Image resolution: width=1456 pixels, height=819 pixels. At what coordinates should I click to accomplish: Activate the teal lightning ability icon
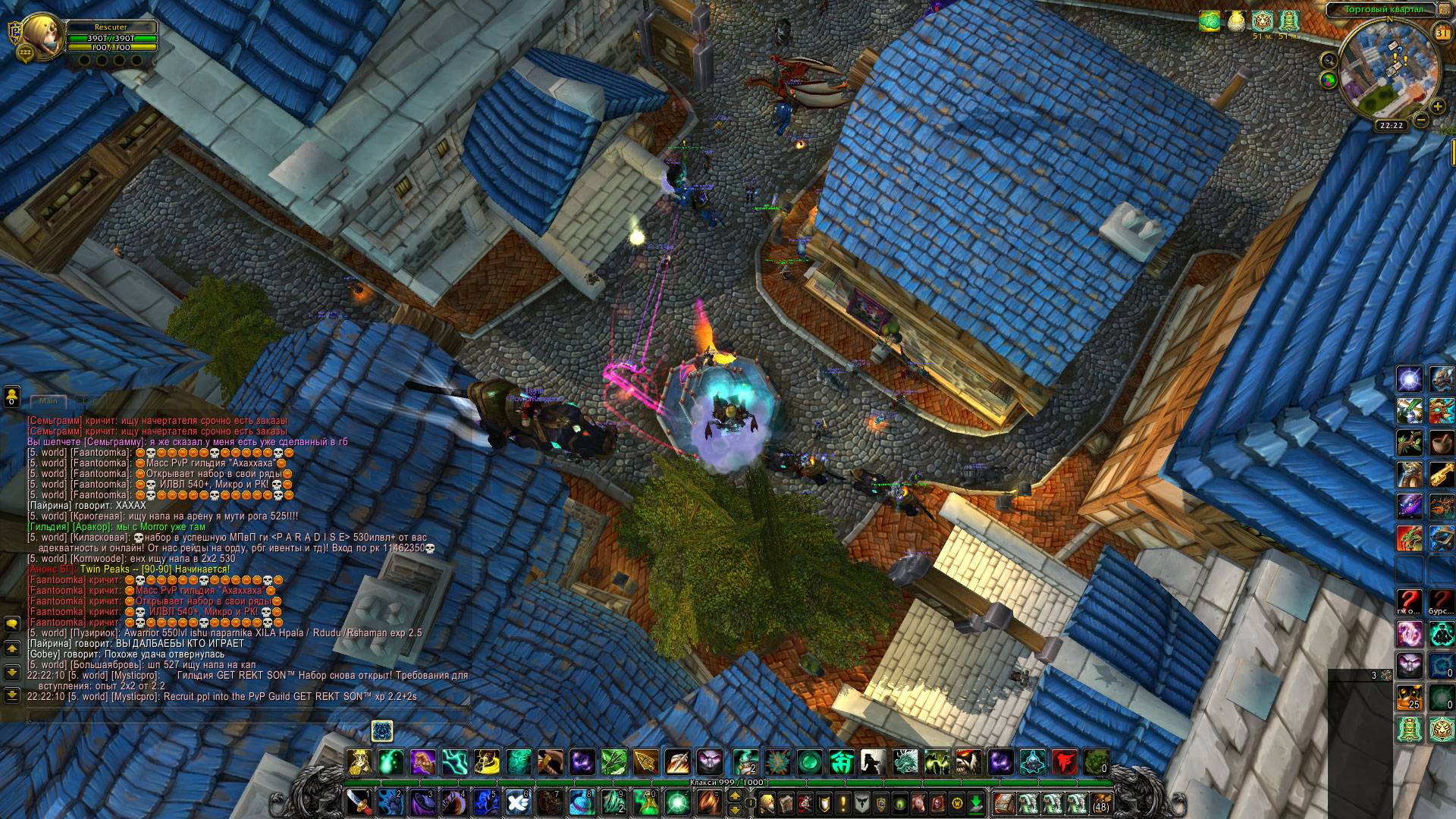click(x=454, y=761)
